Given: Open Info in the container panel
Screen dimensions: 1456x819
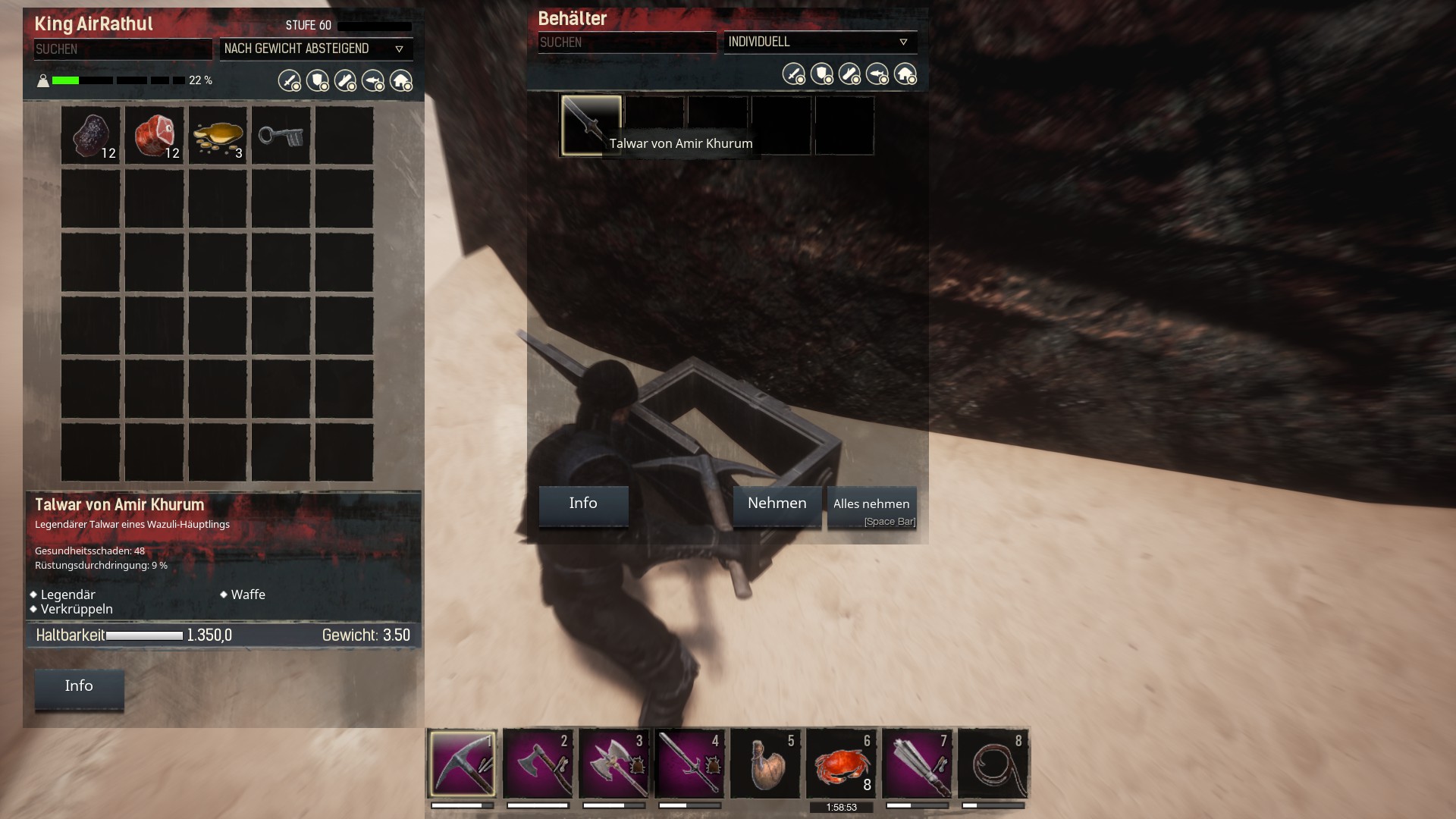Looking at the screenshot, I should tap(583, 505).
